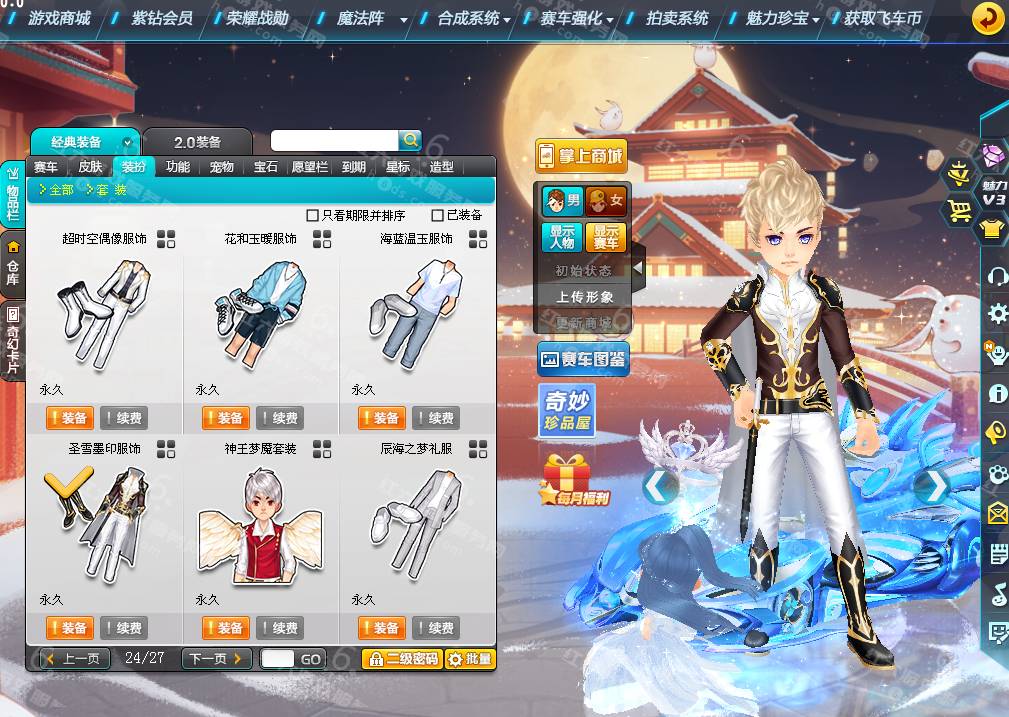Switch to the 宝石 category tab
Screen dimensions: 1009x717
pyautogui.click(x=266, y=167)
